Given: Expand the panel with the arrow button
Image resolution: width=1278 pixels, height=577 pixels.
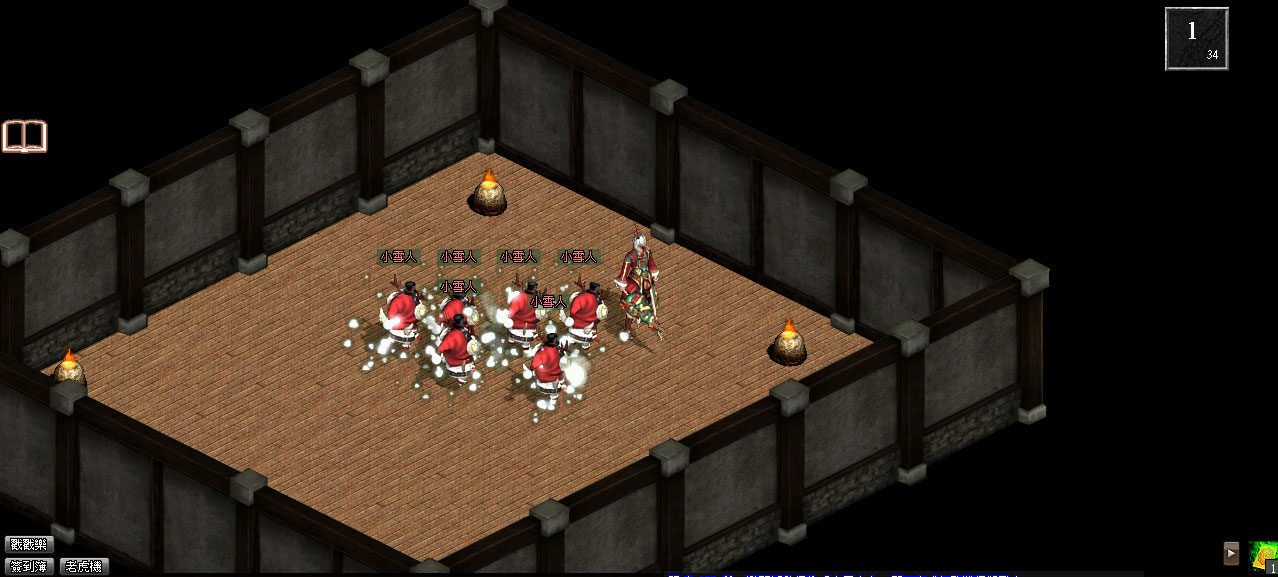Looking at the screenshot, I should click(x=1231, y=554).
